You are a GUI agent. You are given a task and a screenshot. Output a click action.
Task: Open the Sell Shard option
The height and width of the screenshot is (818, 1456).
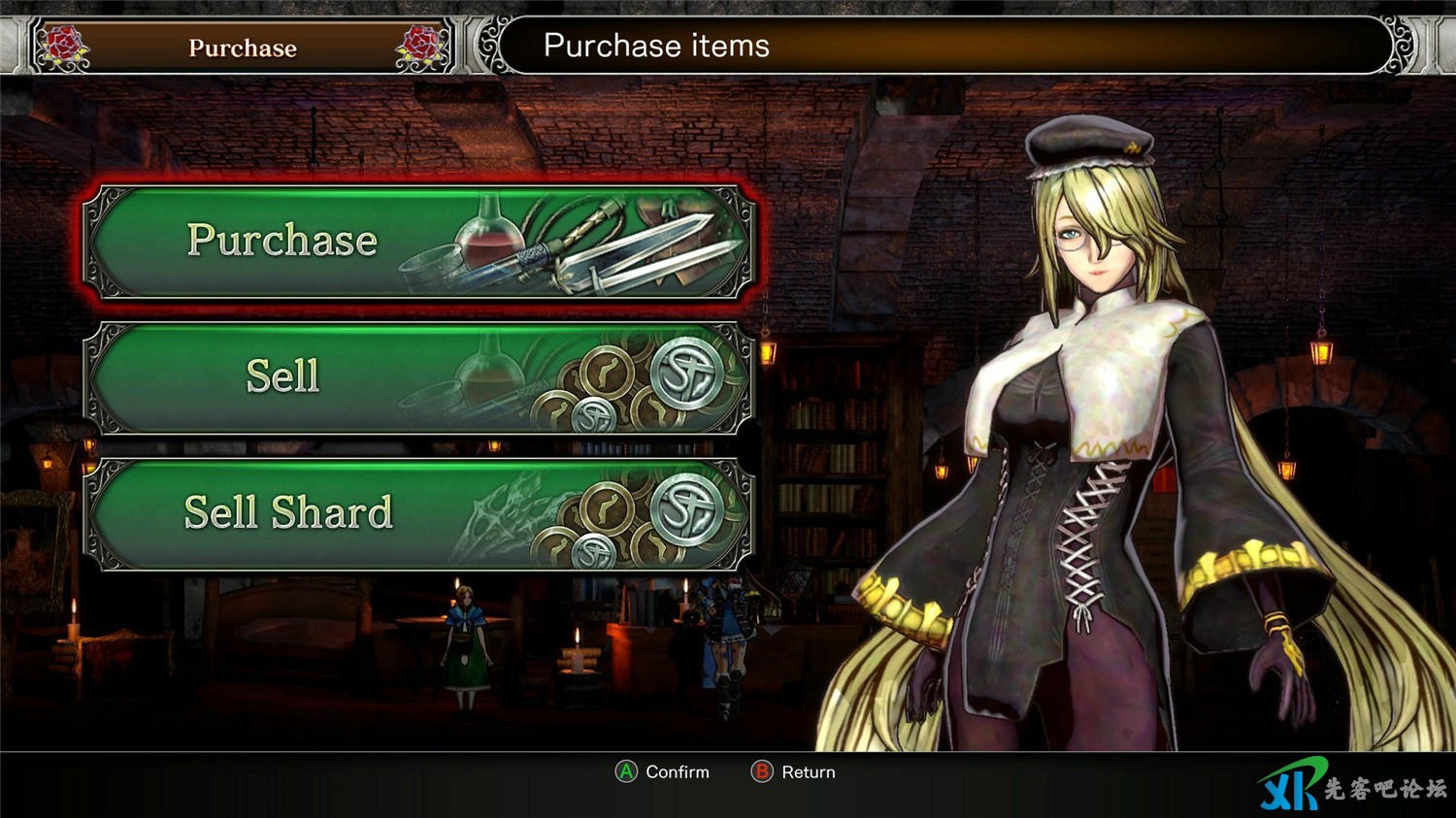(x=418, y=513)
